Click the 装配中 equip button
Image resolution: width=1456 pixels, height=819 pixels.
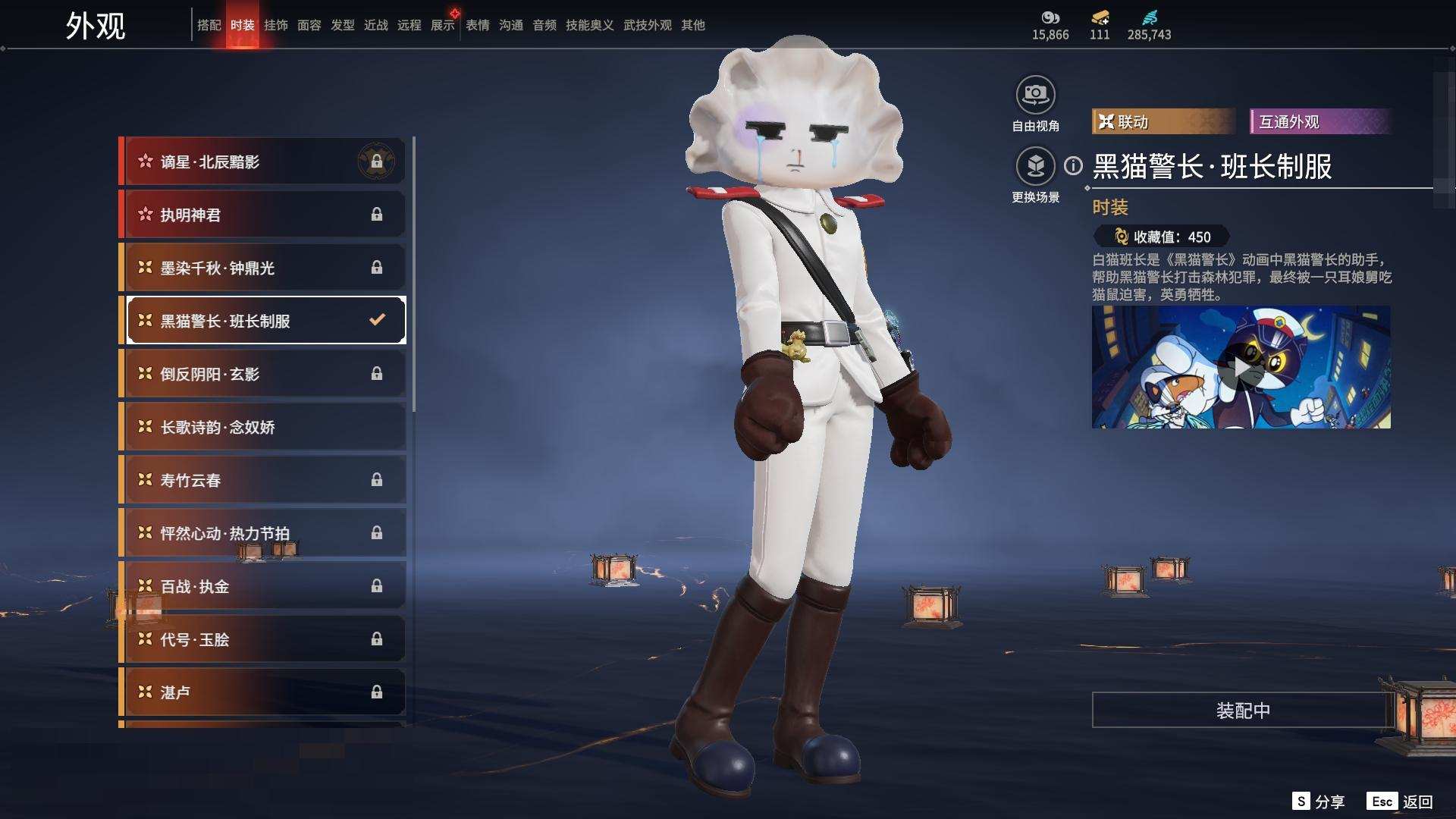point(1242,711)
